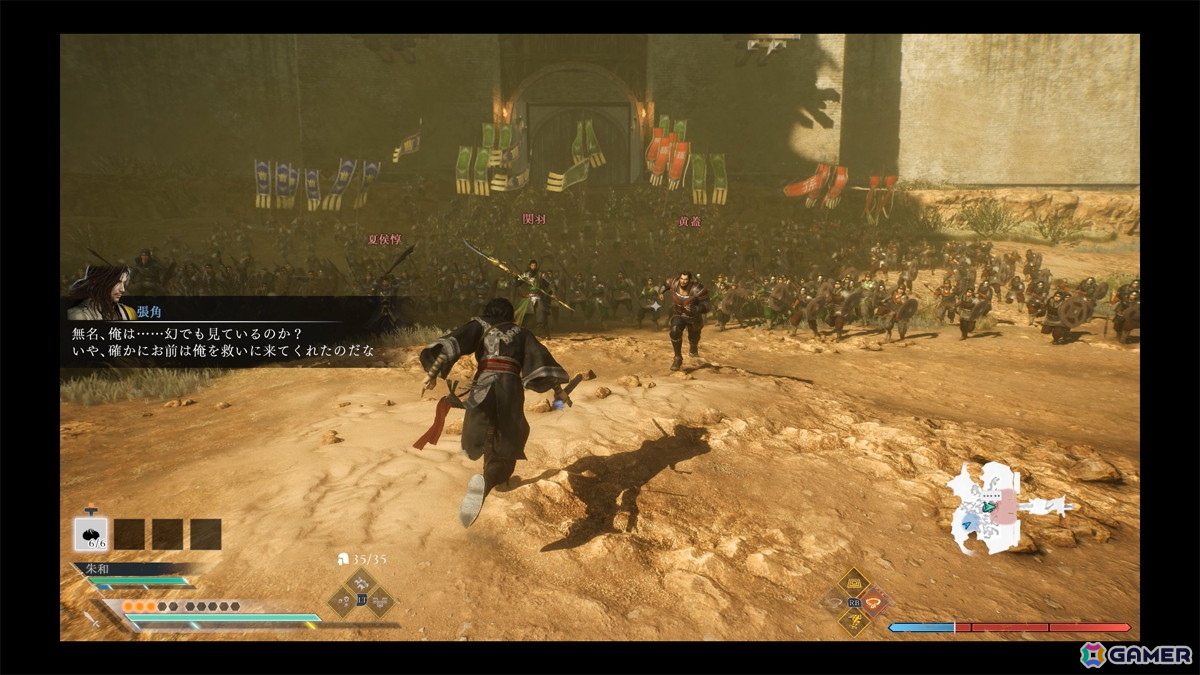Select the meat bun item slot
The width and height of the screenshot is (1200, 675).
[91, 533]
